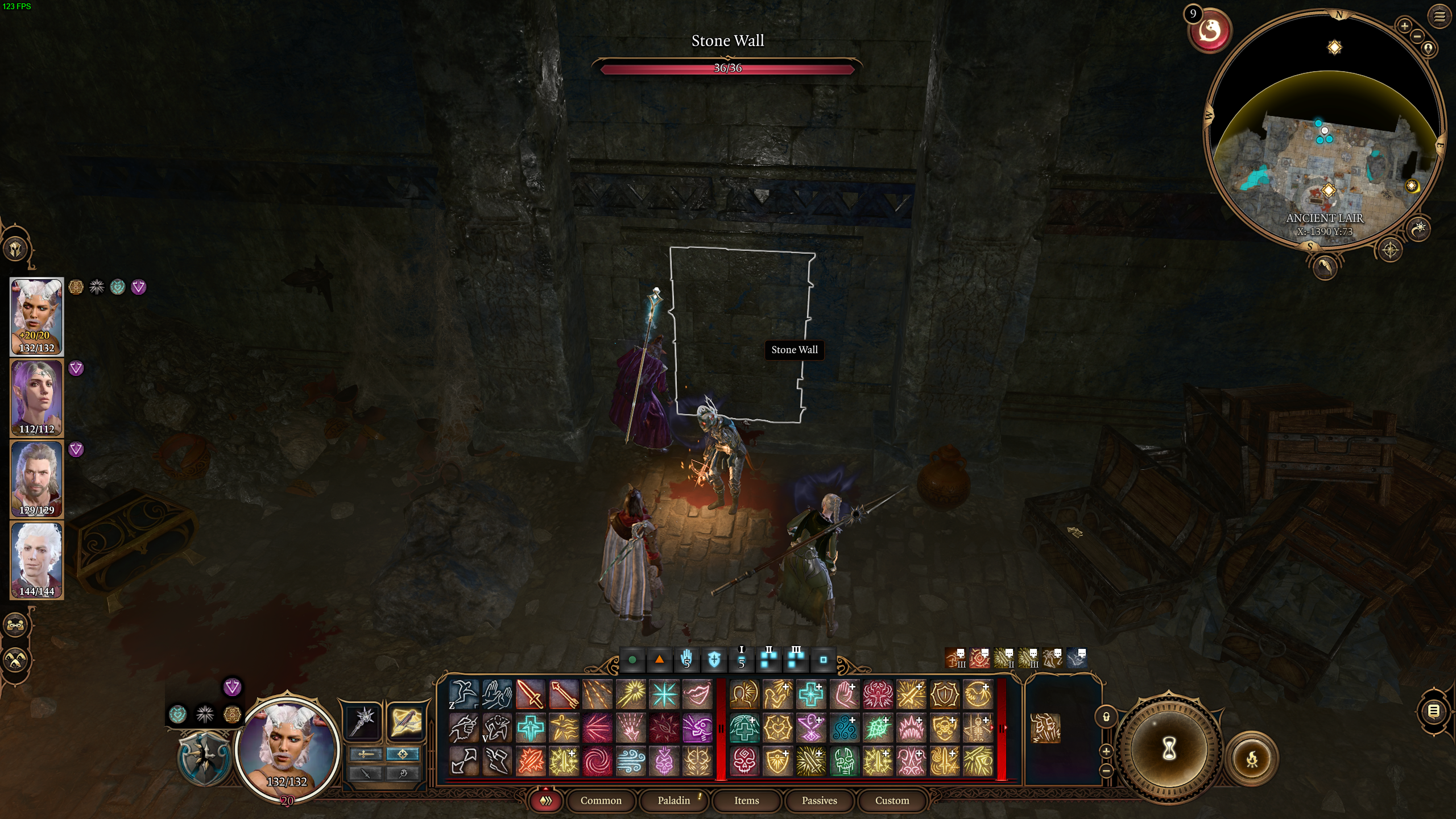Toggle non-lethal attacks below the weapon slots
Screen dimensions: 1456x819
pyautogui.click(x=366, y=775)
